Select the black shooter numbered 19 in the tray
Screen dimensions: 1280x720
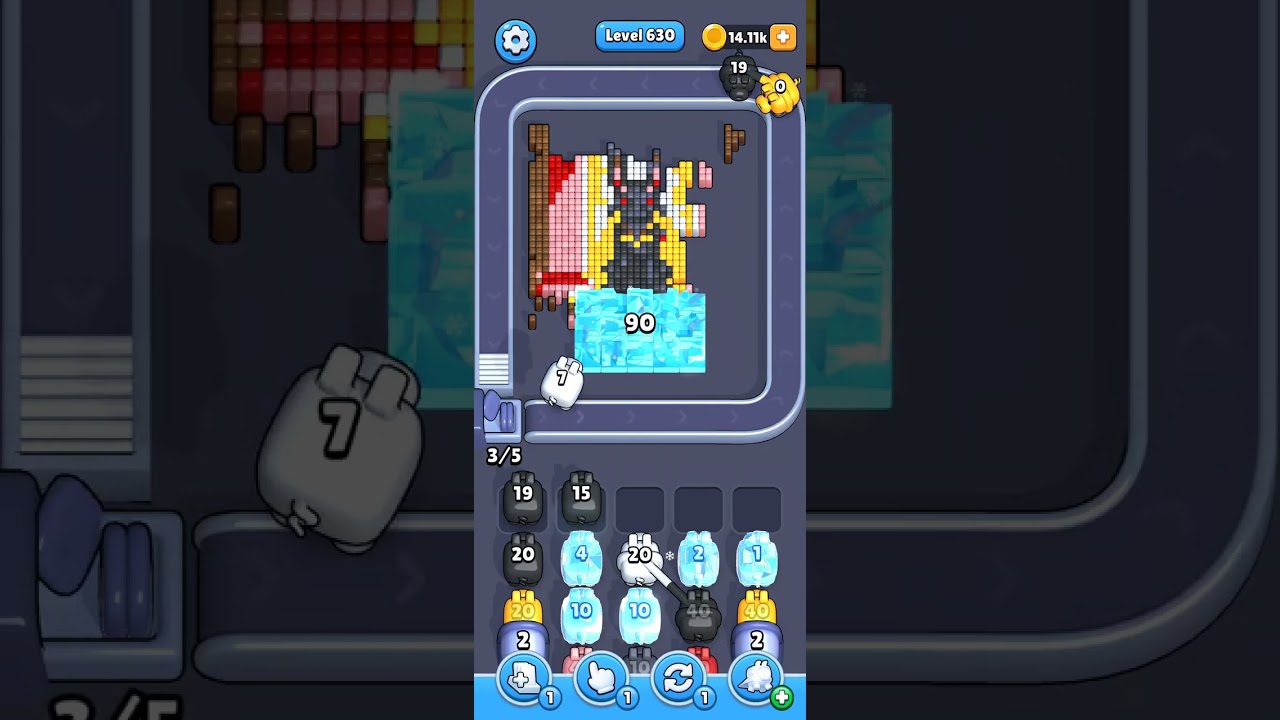click(x=523, y=500)
